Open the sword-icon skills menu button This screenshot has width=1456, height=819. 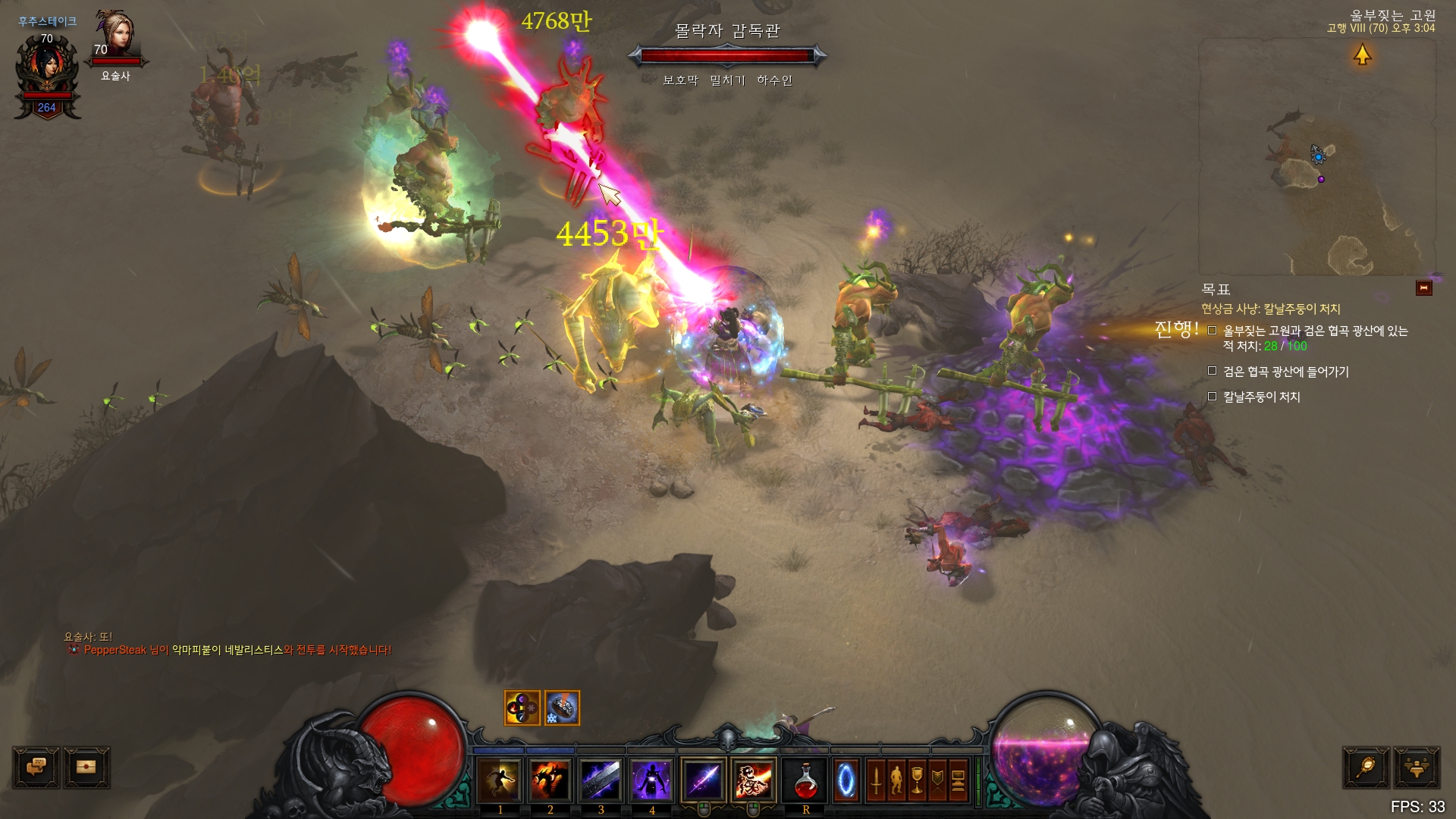[876, 780]
